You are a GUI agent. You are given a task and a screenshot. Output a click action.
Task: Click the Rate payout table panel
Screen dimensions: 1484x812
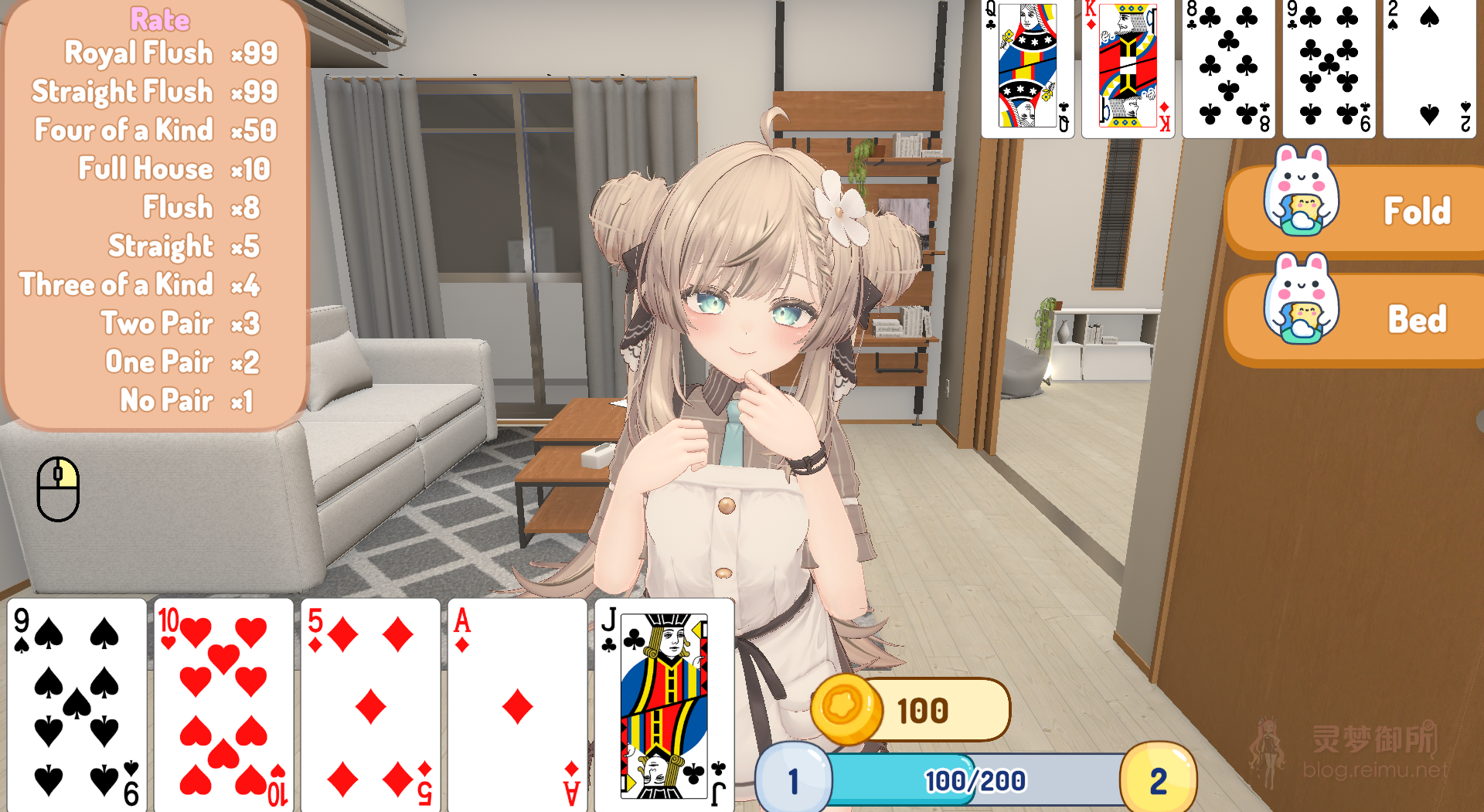(x=152, y=209)
